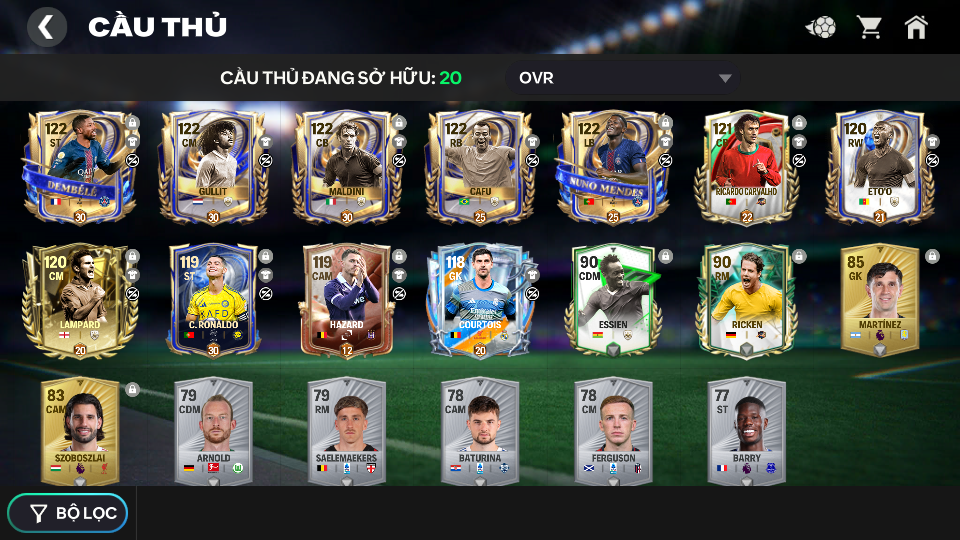Viewport: 960px width, 540px height.
Task: Go back using the arrow button
Action: pyautogui.click(x=46, y=27)
